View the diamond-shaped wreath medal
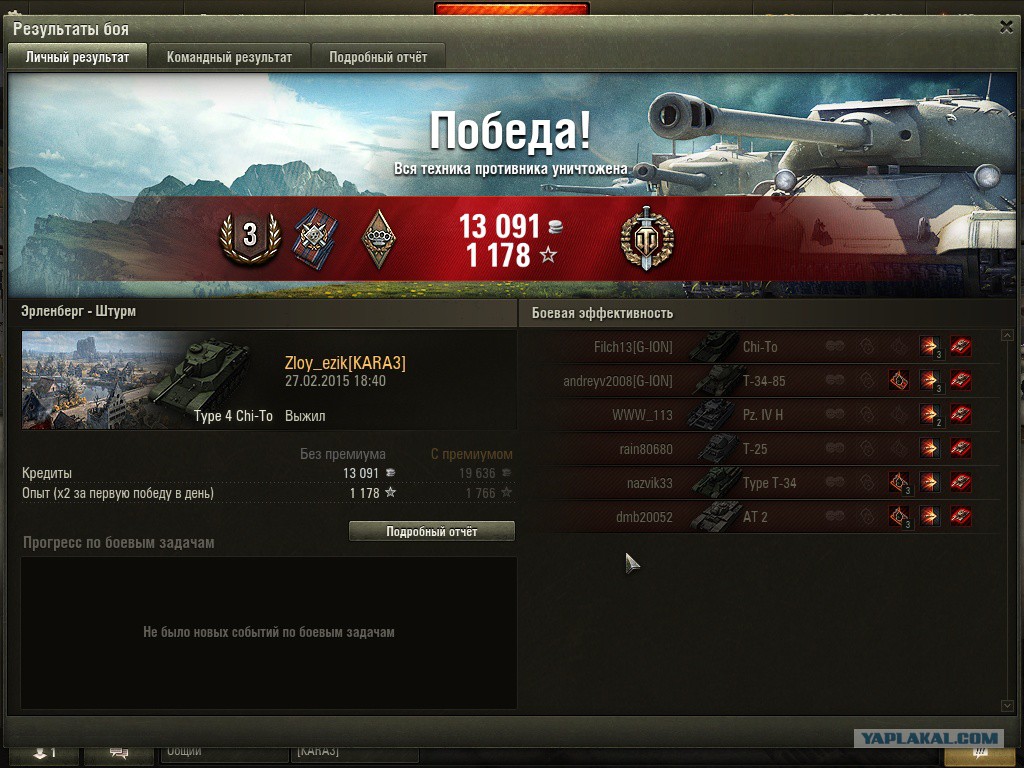This screenshot has height=768, width=1024. (379, 239)
